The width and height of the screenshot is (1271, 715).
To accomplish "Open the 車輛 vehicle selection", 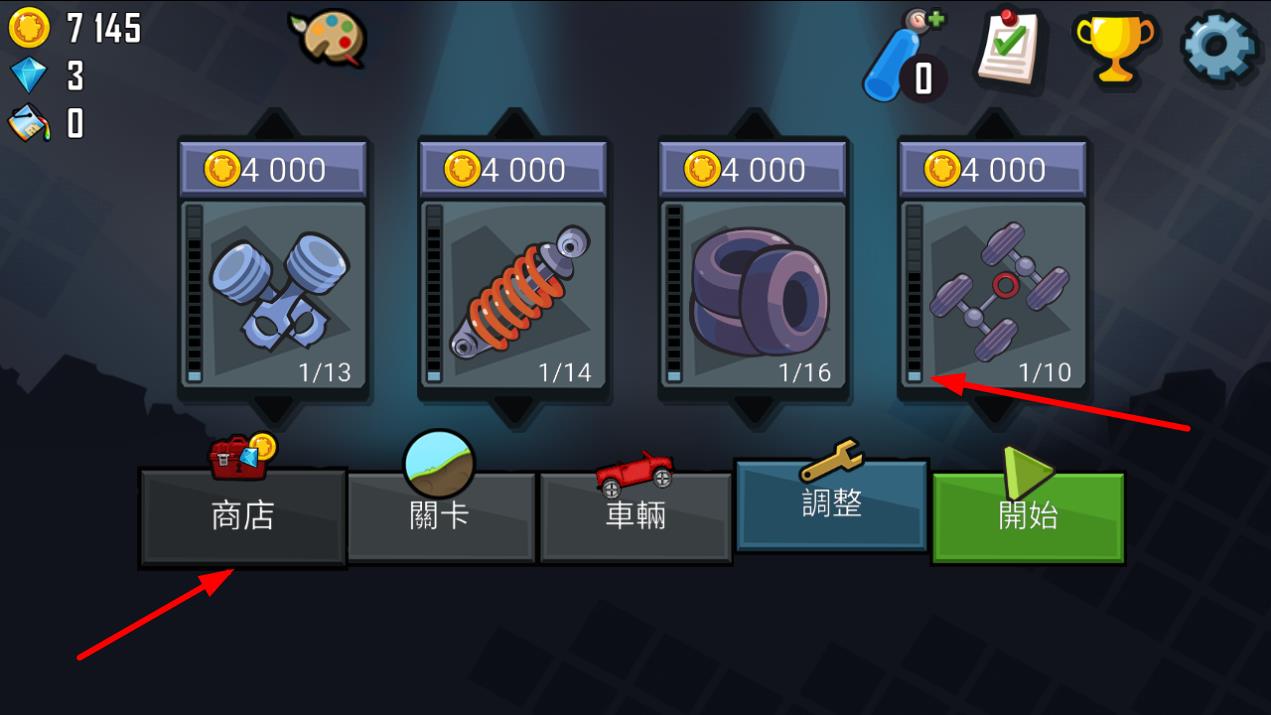I will (x=635, y=517).
